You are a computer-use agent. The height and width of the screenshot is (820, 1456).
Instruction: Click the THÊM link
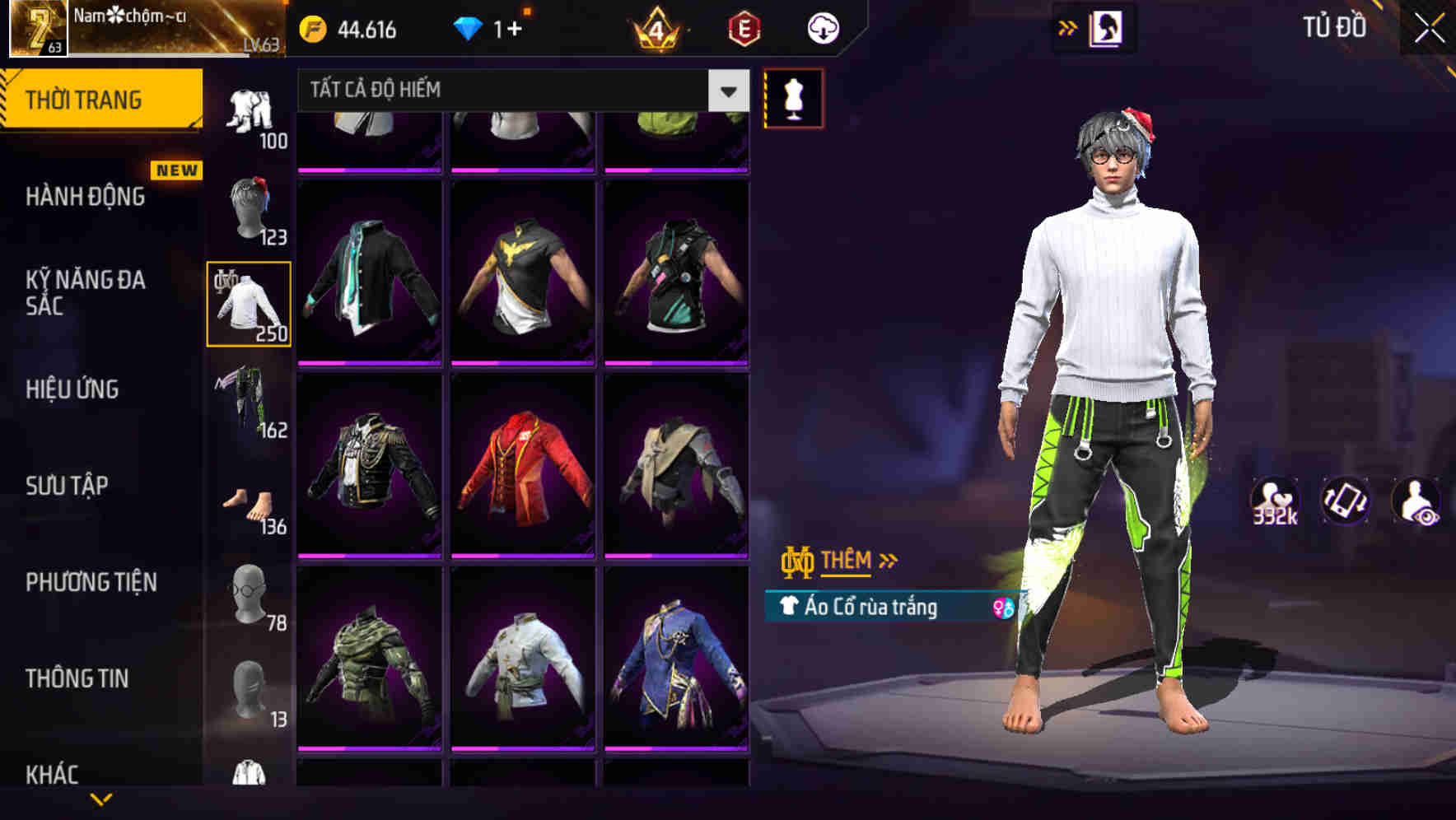click(x=848, y=561)
